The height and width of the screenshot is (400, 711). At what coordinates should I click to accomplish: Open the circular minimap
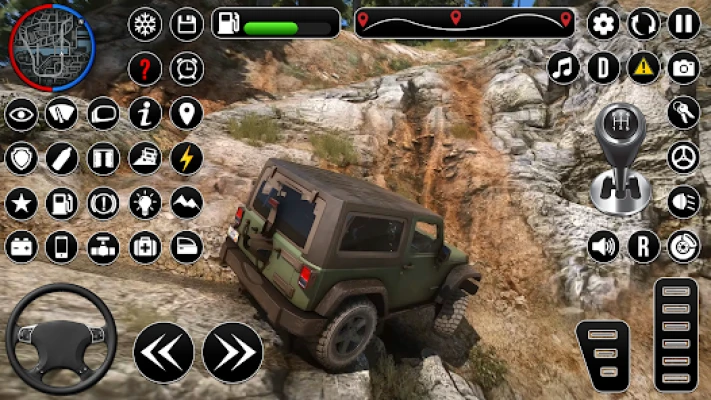51,46
